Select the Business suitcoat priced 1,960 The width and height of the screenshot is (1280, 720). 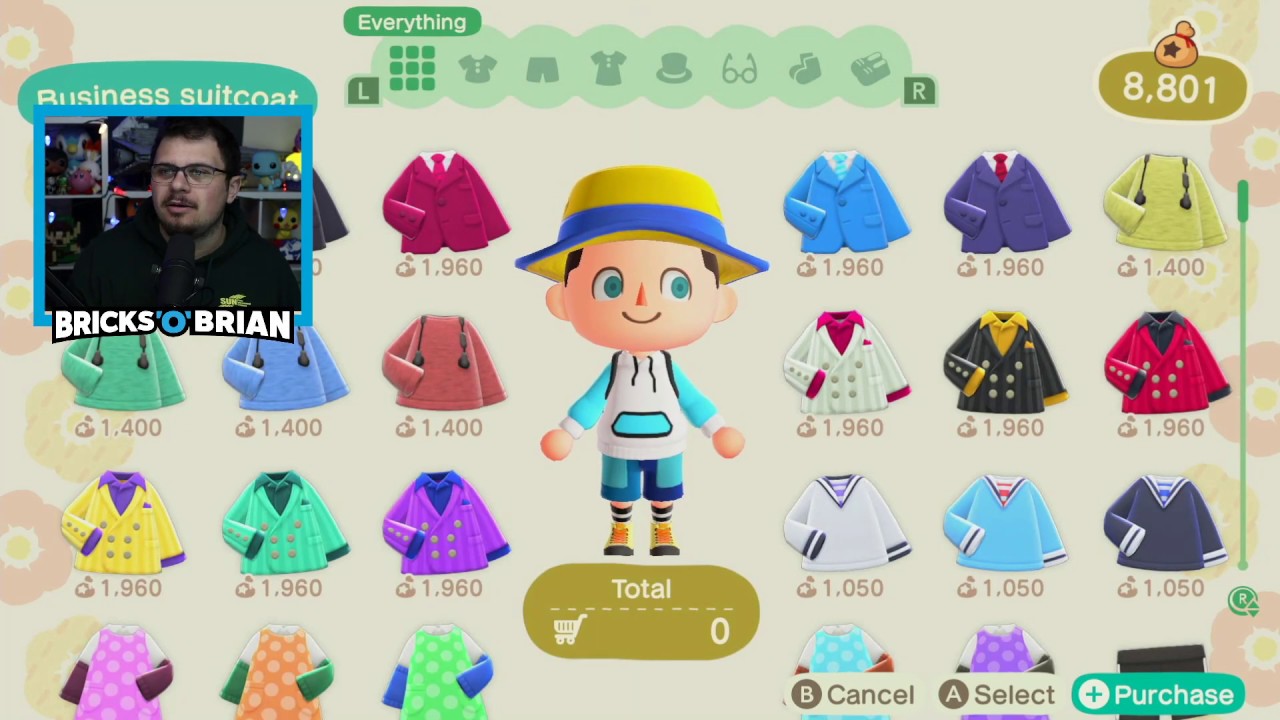(445, 205)
